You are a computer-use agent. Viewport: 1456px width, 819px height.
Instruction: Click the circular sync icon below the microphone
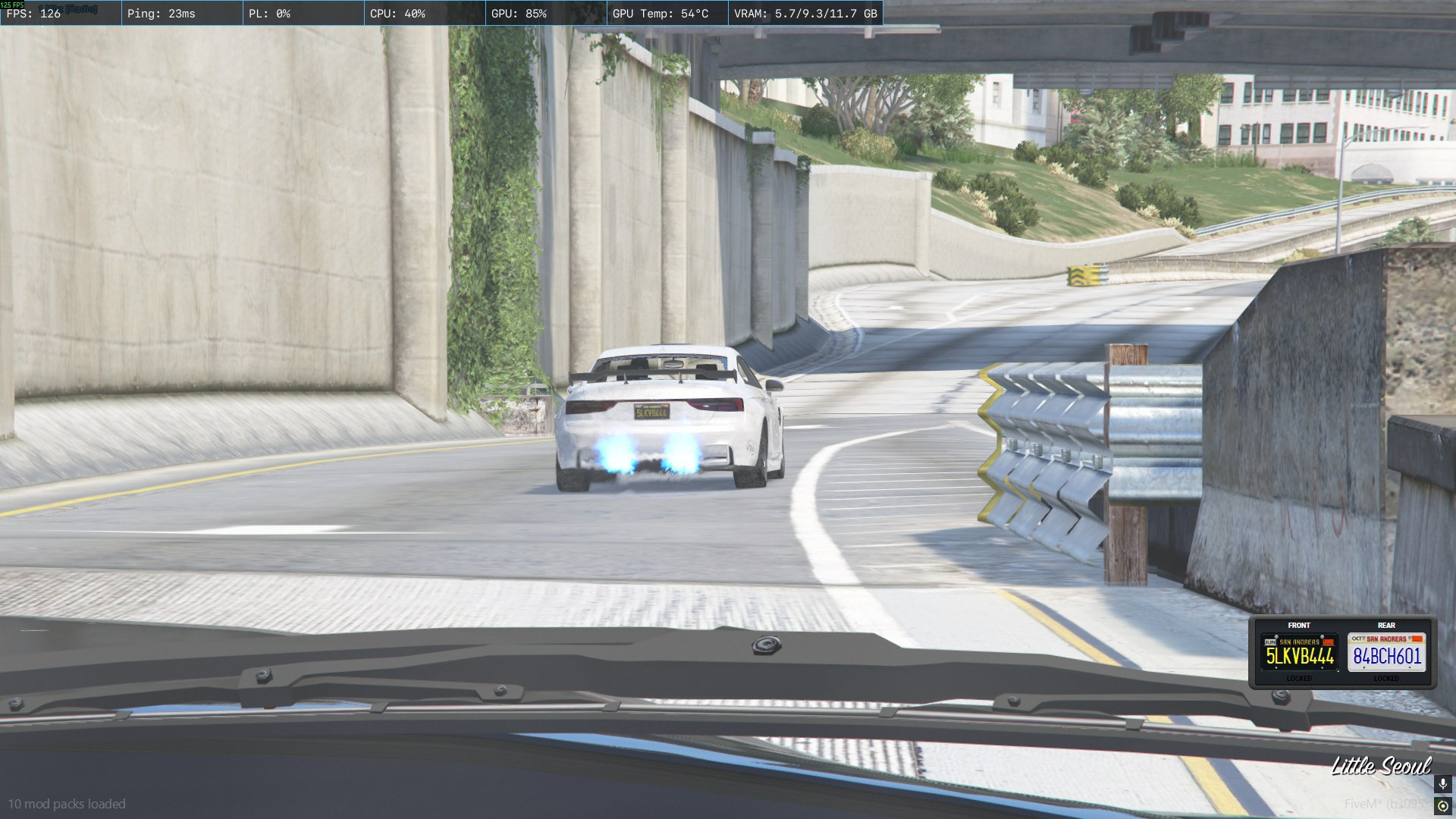tap(1442, 806)
